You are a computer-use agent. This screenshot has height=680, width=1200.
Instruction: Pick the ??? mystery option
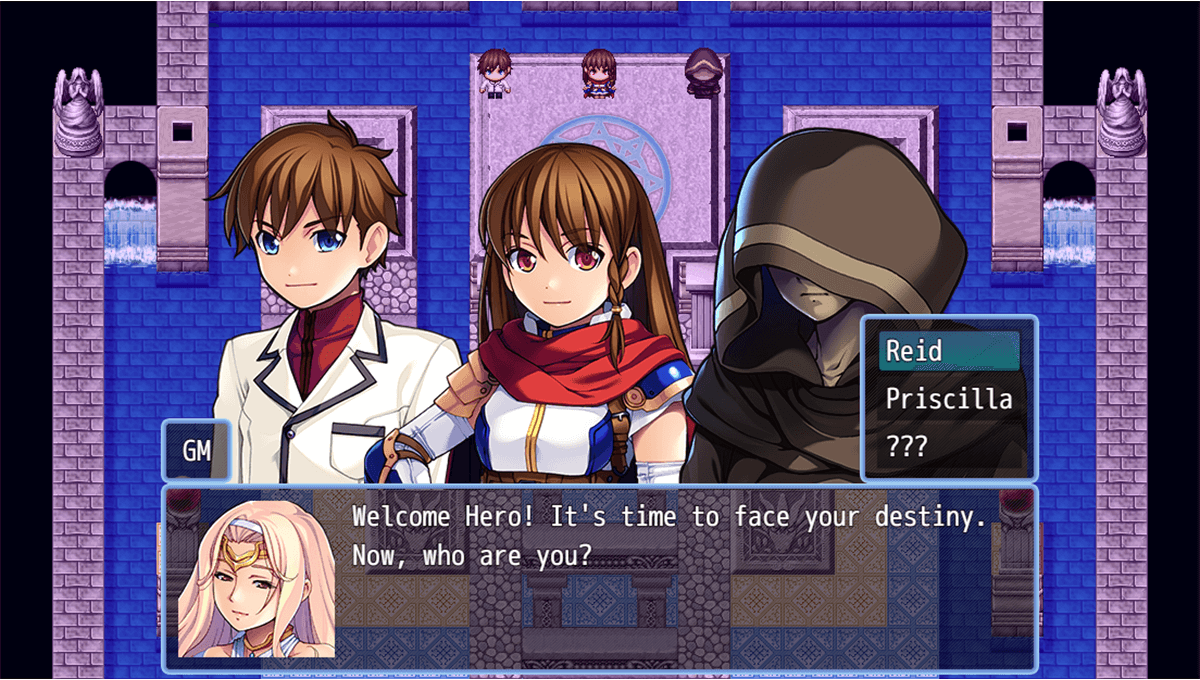click(948, 447)
